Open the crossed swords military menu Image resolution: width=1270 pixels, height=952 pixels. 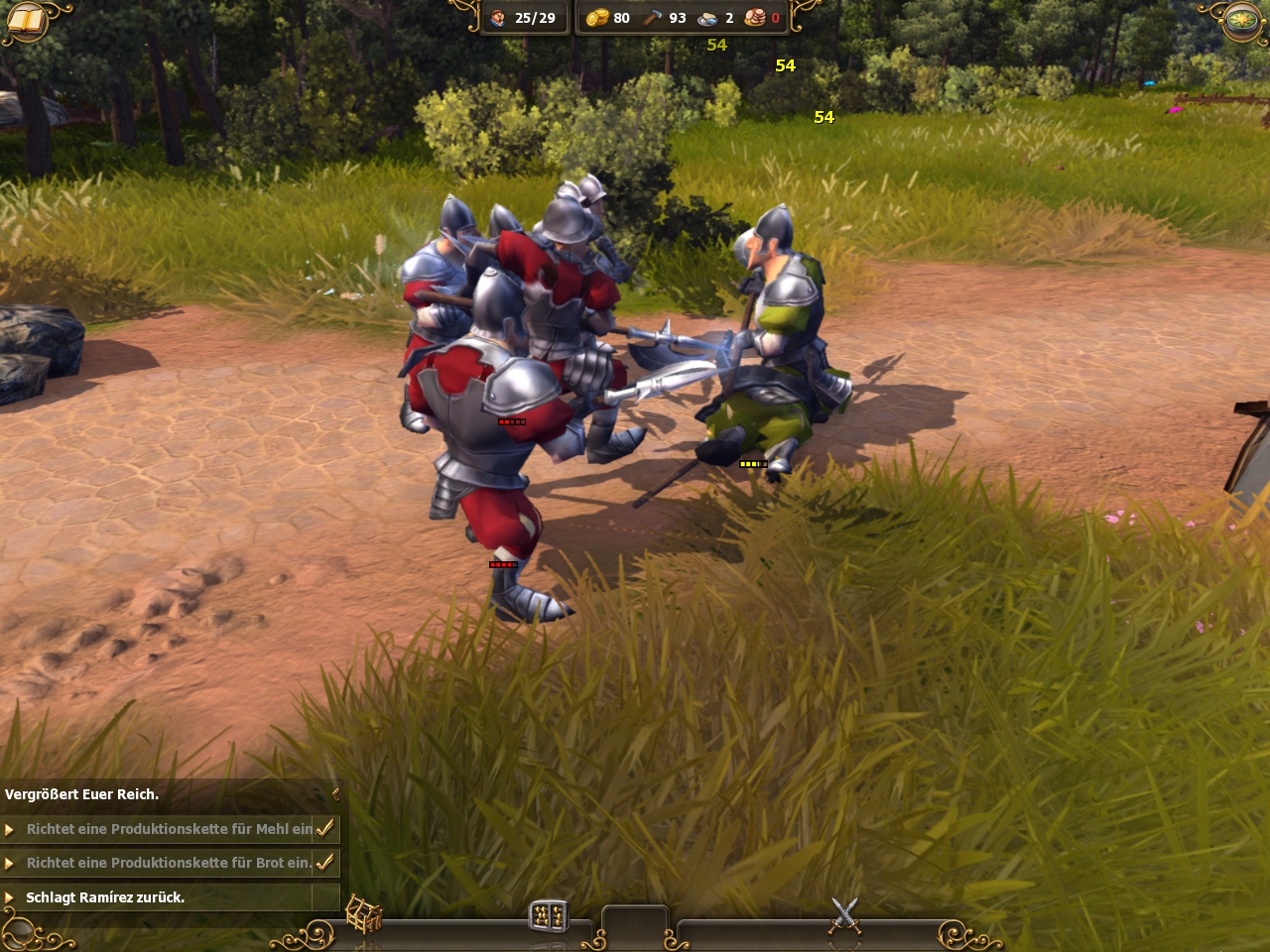844,915
